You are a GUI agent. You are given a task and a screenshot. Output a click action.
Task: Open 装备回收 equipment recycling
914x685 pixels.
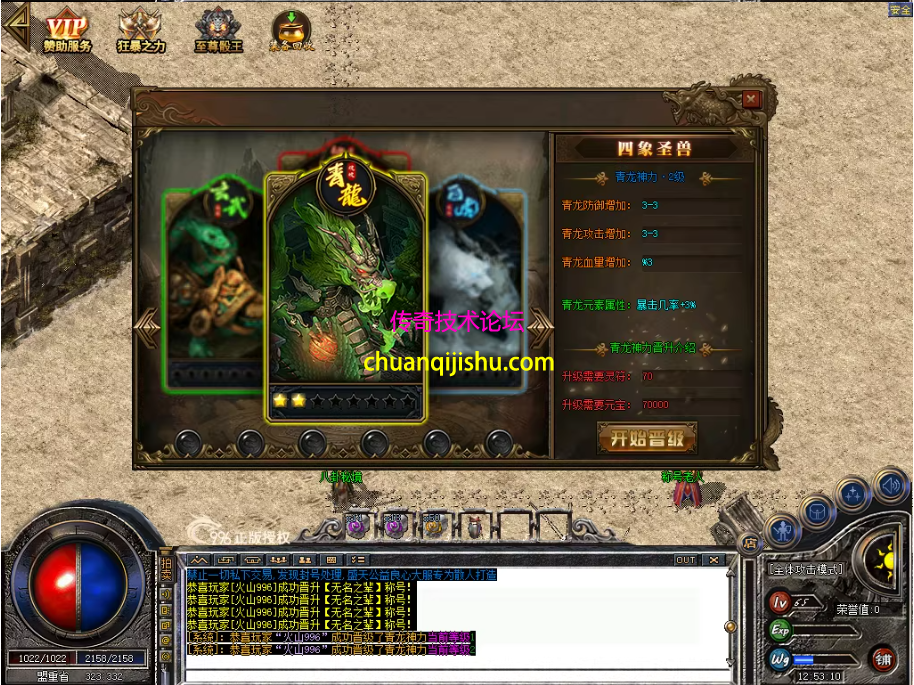click(291, 33)
